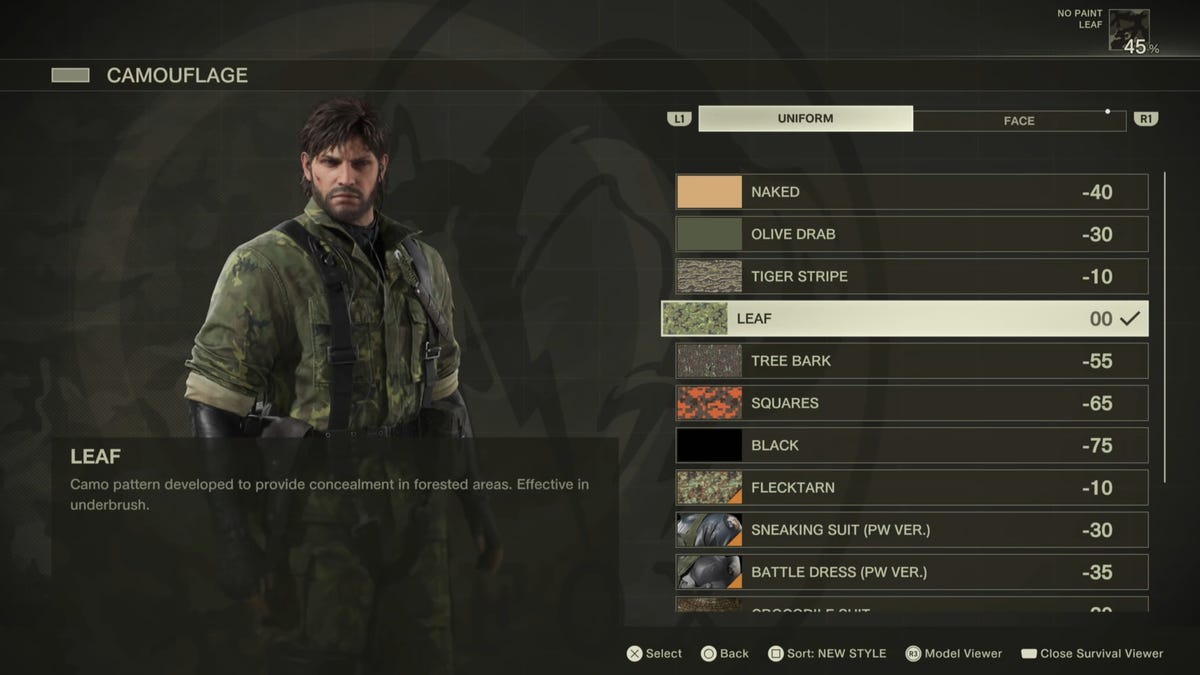Select the Black uniform entry
The width and height of the screenshot is (1200, 675).
tap(911, 445)
